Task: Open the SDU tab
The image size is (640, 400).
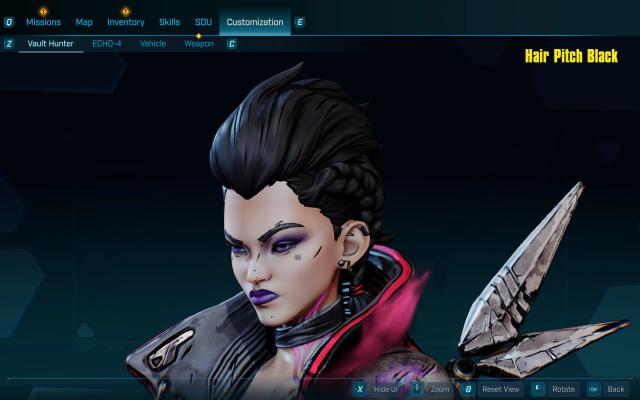Action: (203, 22)
